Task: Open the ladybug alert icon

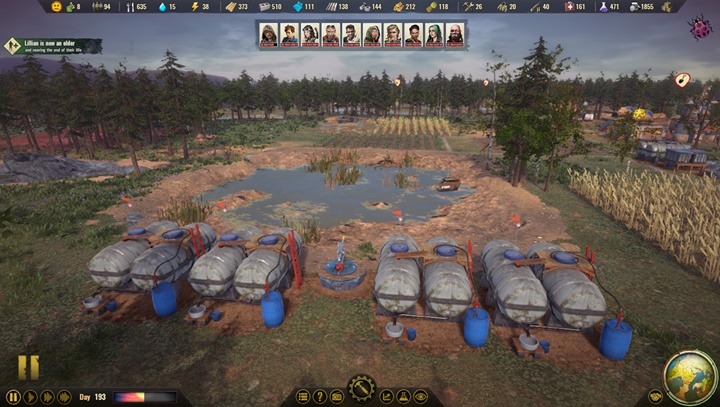Action: (699, 29)
